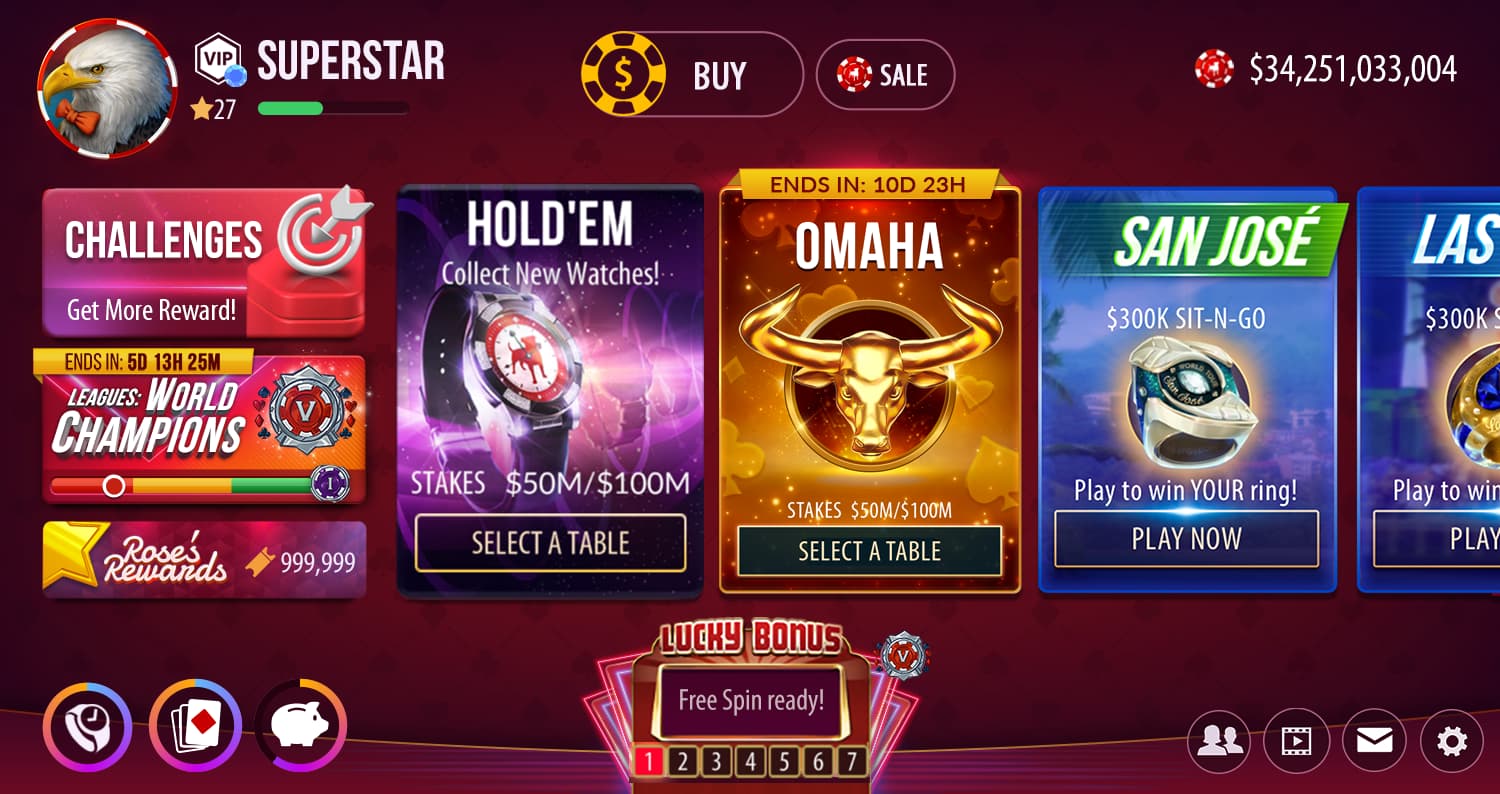Open the friends list icon
The height and width of the screenshot is (794, 1500).
coord(1219,741)
